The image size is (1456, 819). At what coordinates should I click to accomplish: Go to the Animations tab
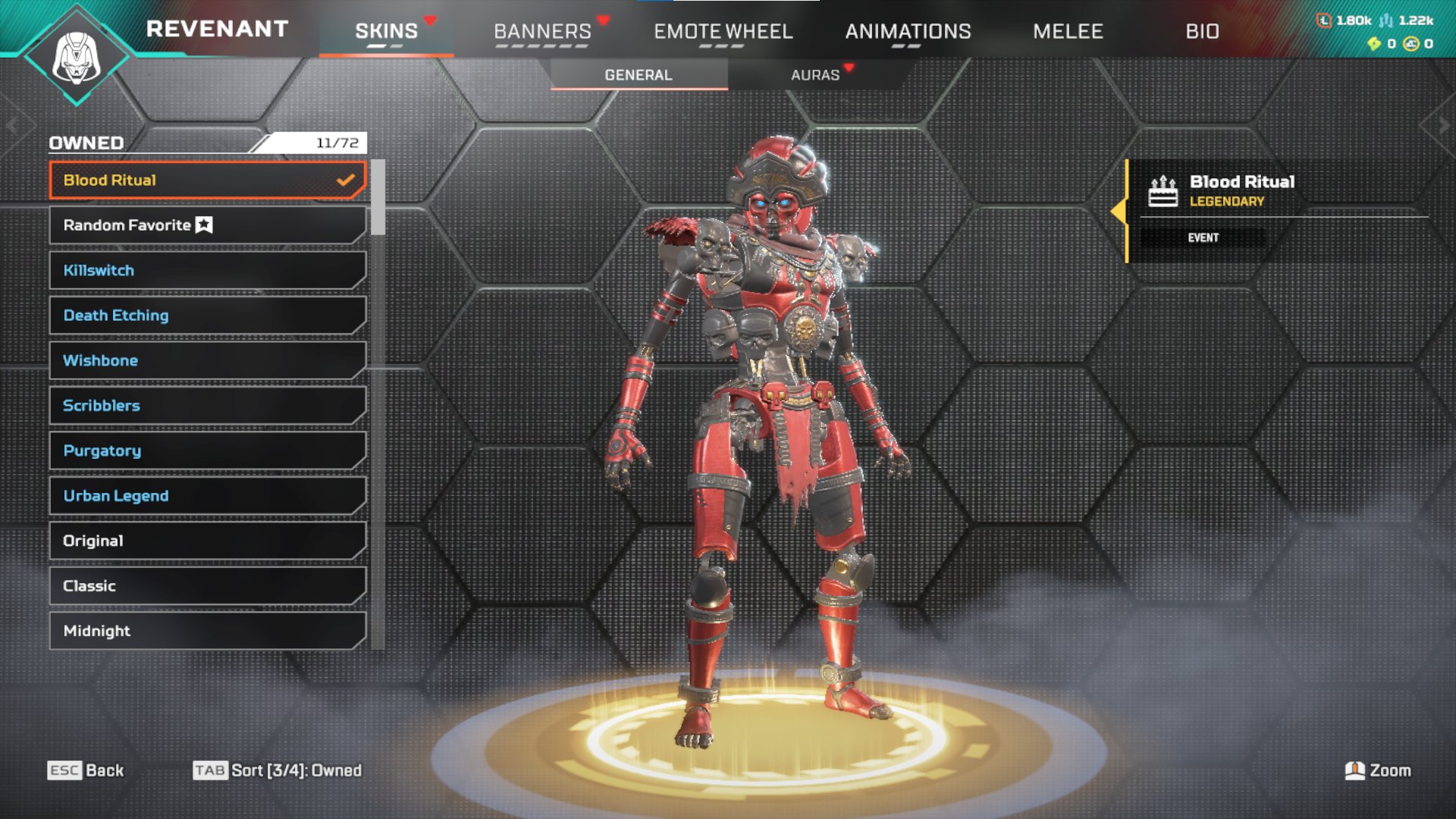coord(908,31)
